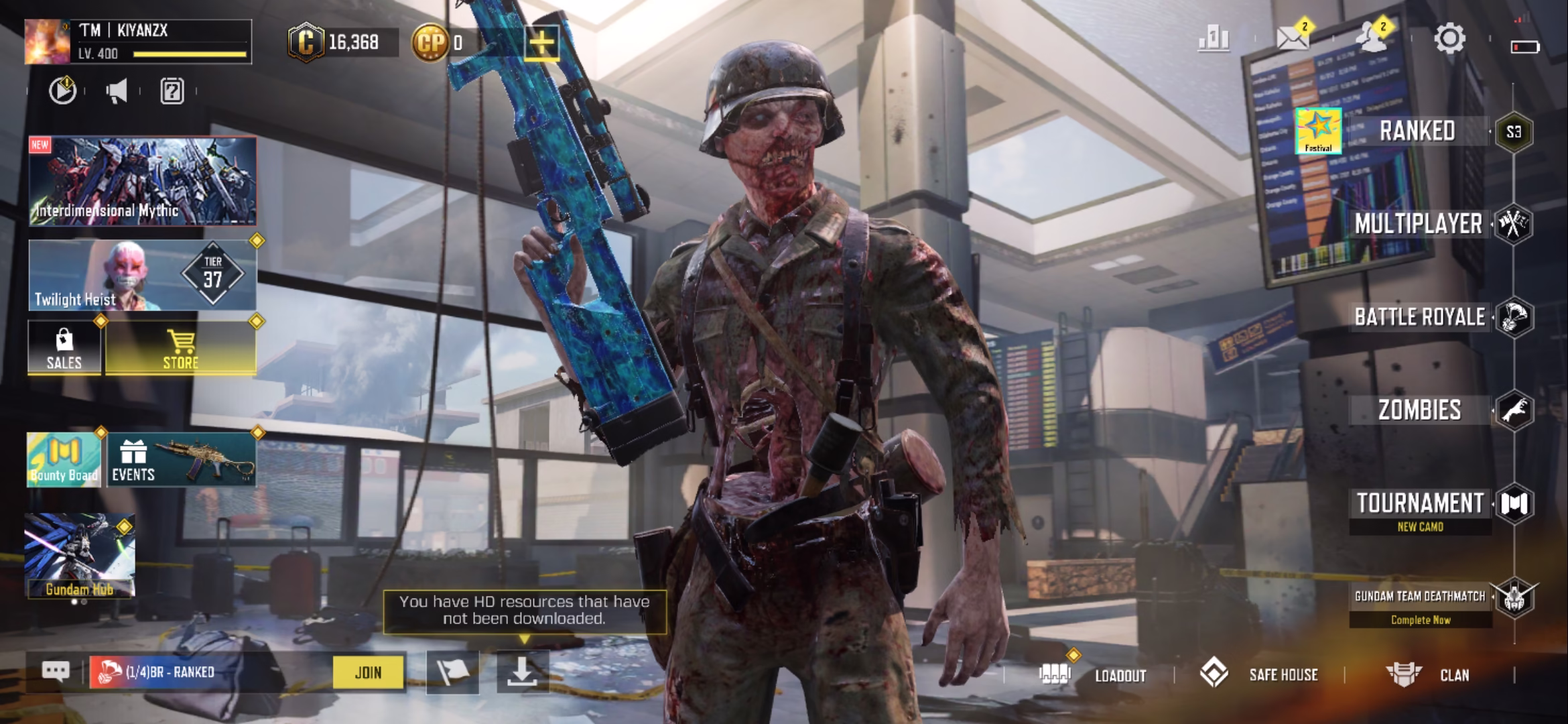Go to the Store
The width and height of the screenshot is (1568, 724).
point(180,348)
